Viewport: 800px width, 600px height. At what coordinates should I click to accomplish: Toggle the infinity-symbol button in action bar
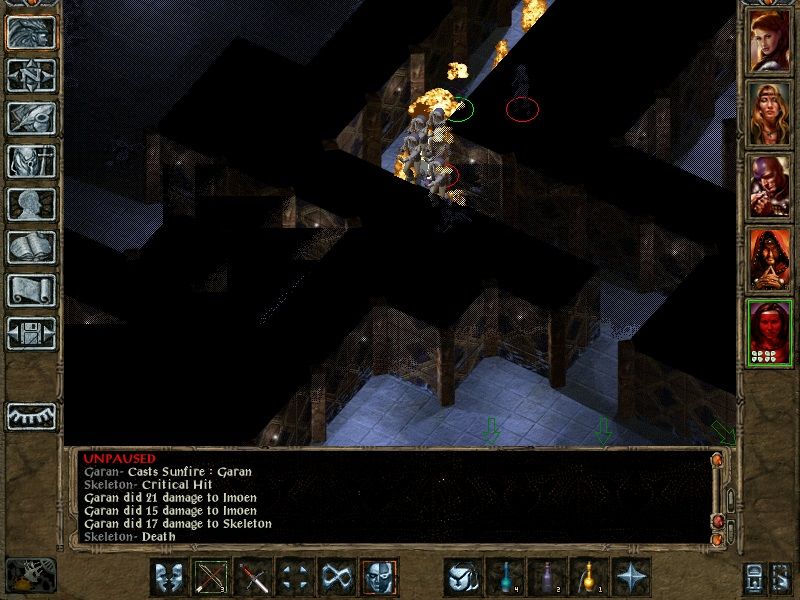click(337, 578)
